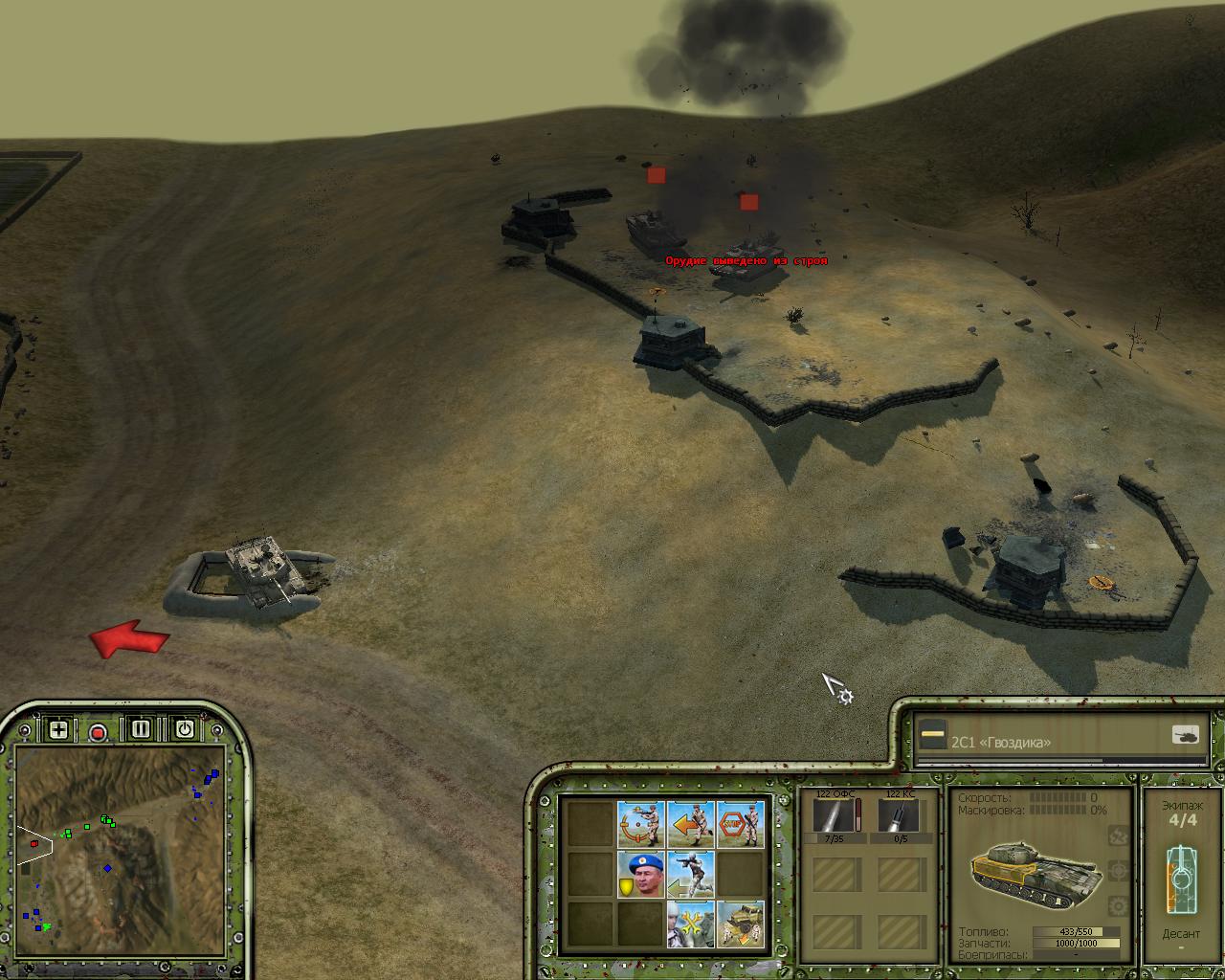Pause the game with the pause button
This screenshot has height=980, width=1225.
click(x=141, y=729)
